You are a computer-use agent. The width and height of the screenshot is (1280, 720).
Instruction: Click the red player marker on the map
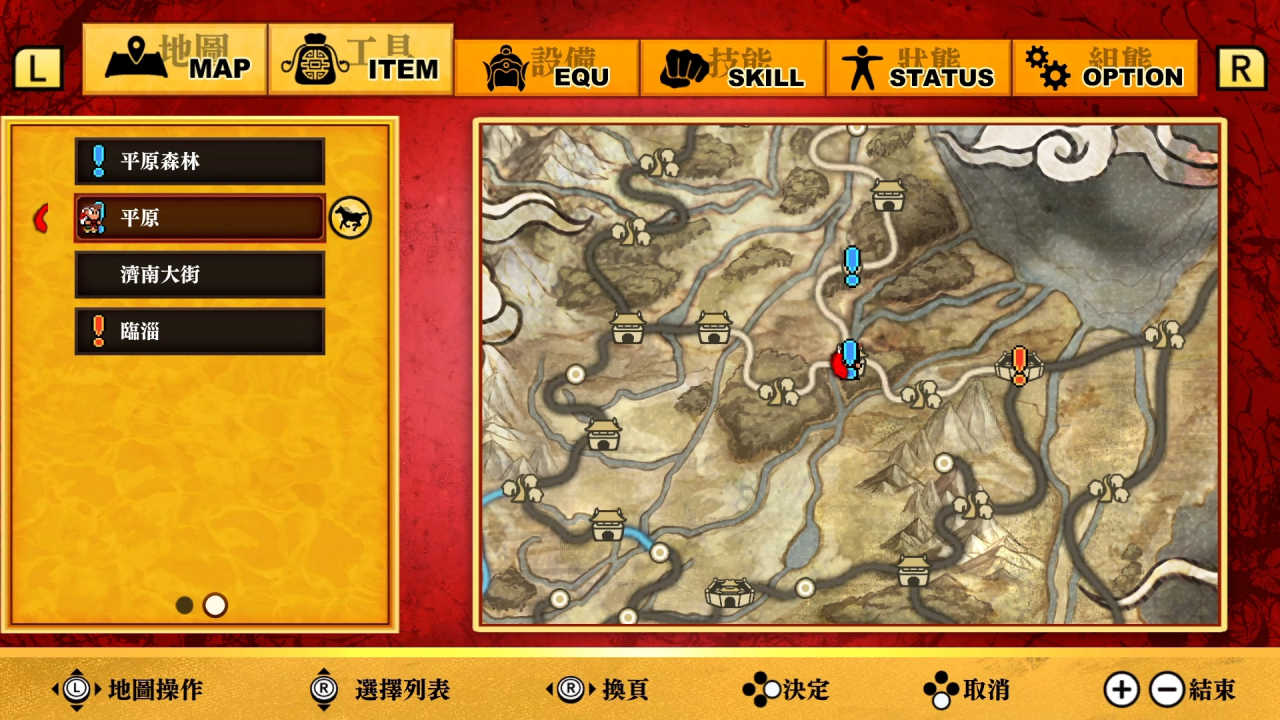pyautogui.click(x=840, y=365)
